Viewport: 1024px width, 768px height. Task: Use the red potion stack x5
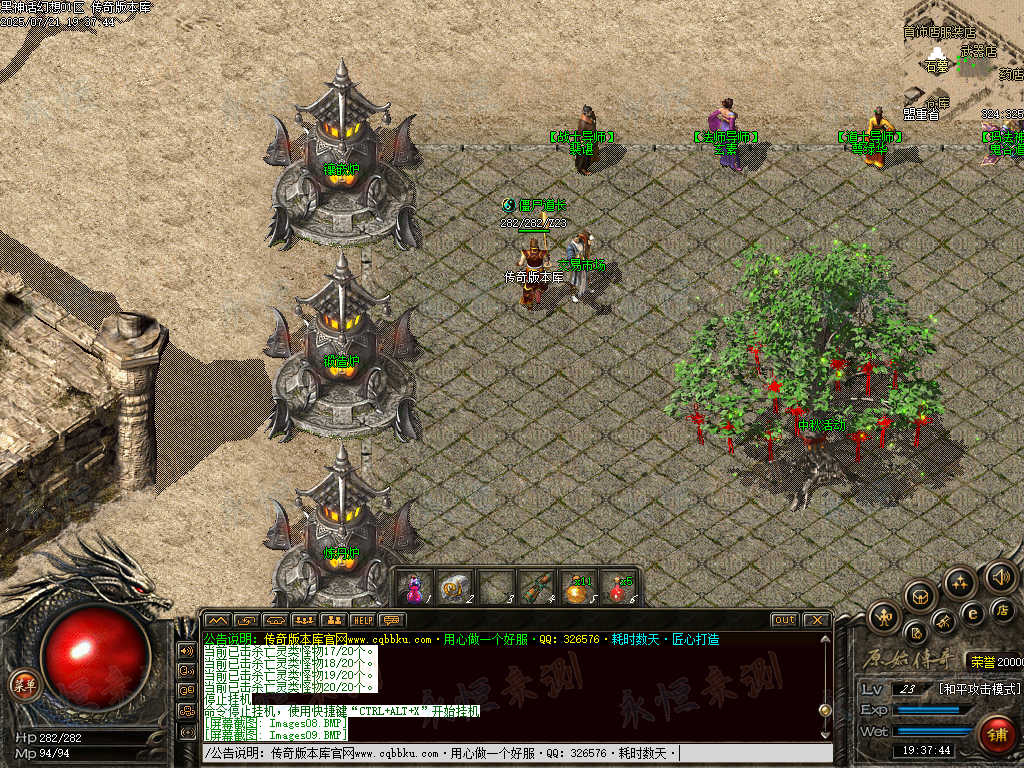[x=620, y=587]
